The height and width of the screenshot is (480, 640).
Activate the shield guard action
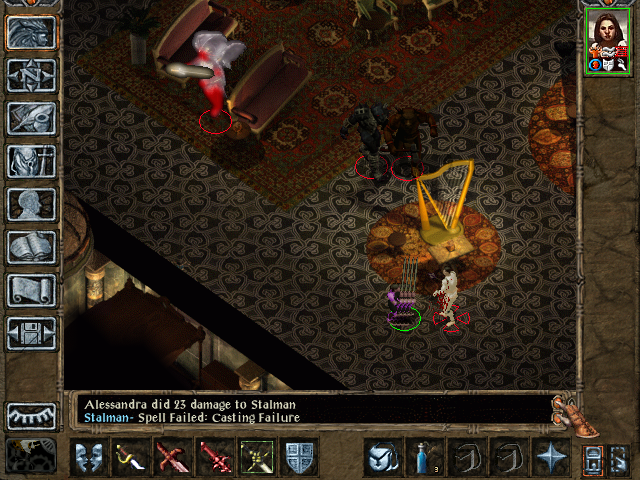(297, 458)
